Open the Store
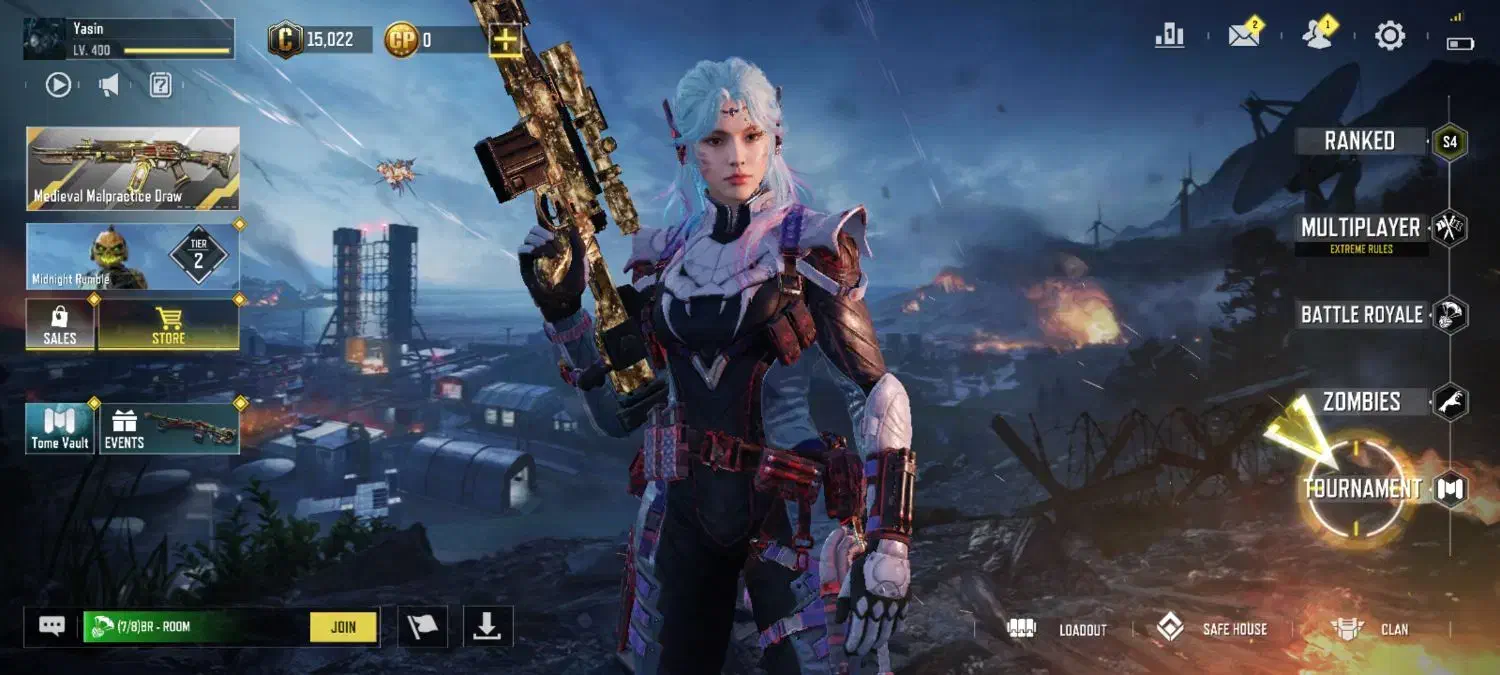The width and height of the screenshot is (1500, 675). pos(168,325)
